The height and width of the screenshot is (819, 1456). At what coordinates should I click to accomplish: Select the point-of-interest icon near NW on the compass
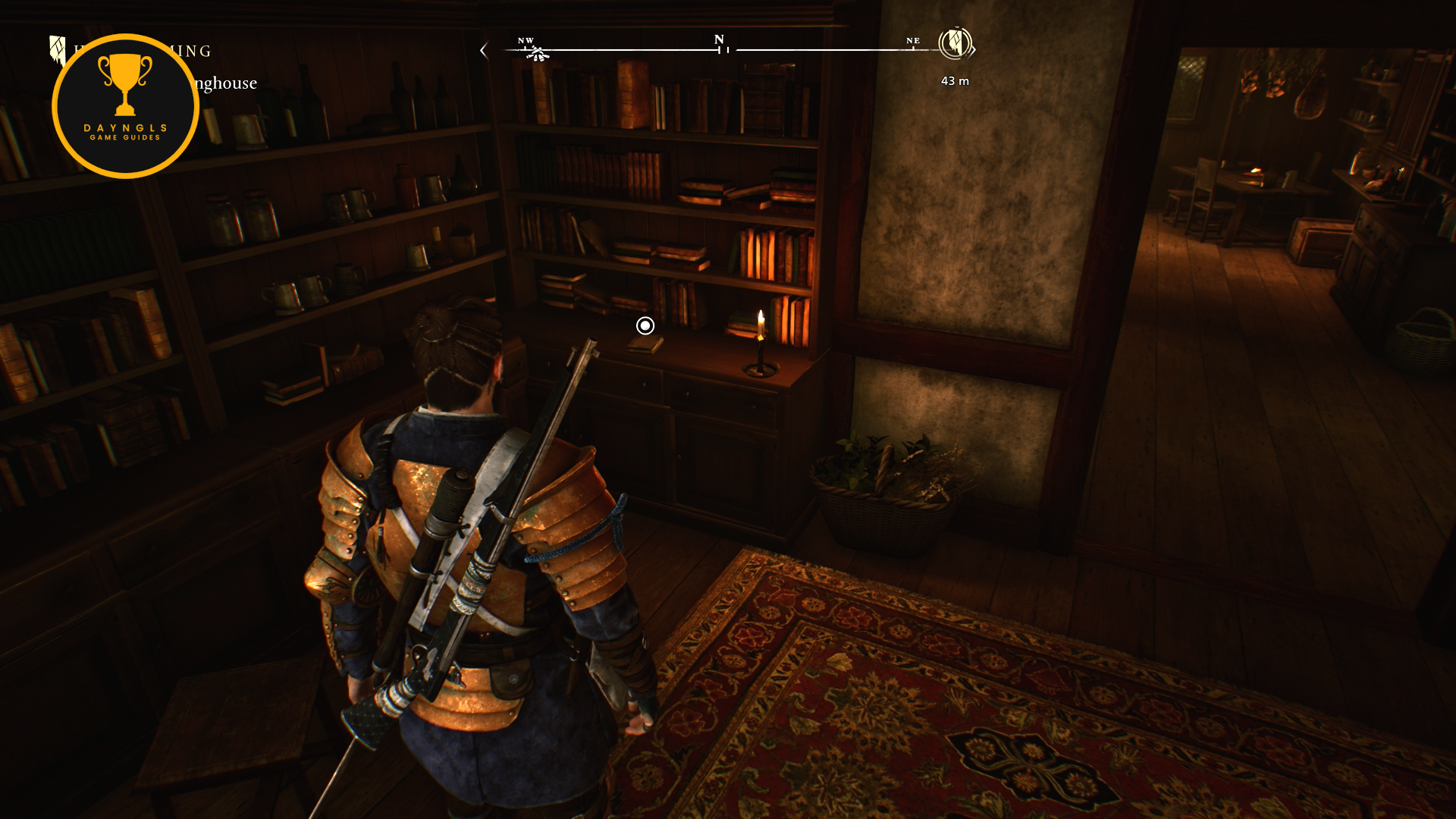click(x=537, y=53)
